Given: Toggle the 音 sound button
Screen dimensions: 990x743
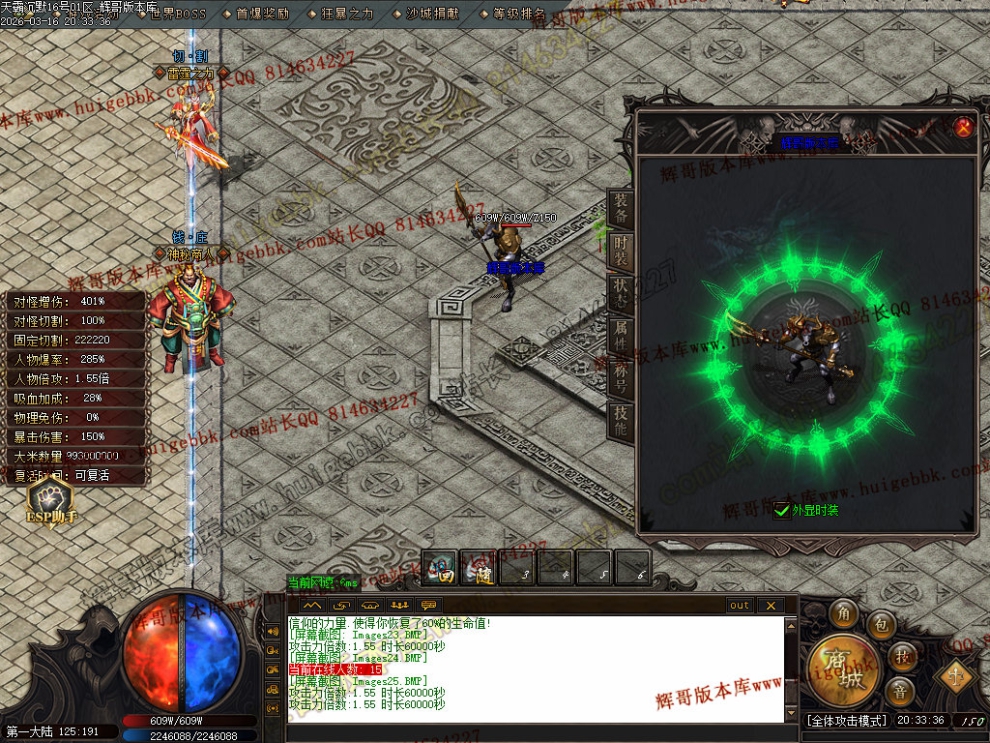Looking at the screenshot, I should tap(903, 691).
